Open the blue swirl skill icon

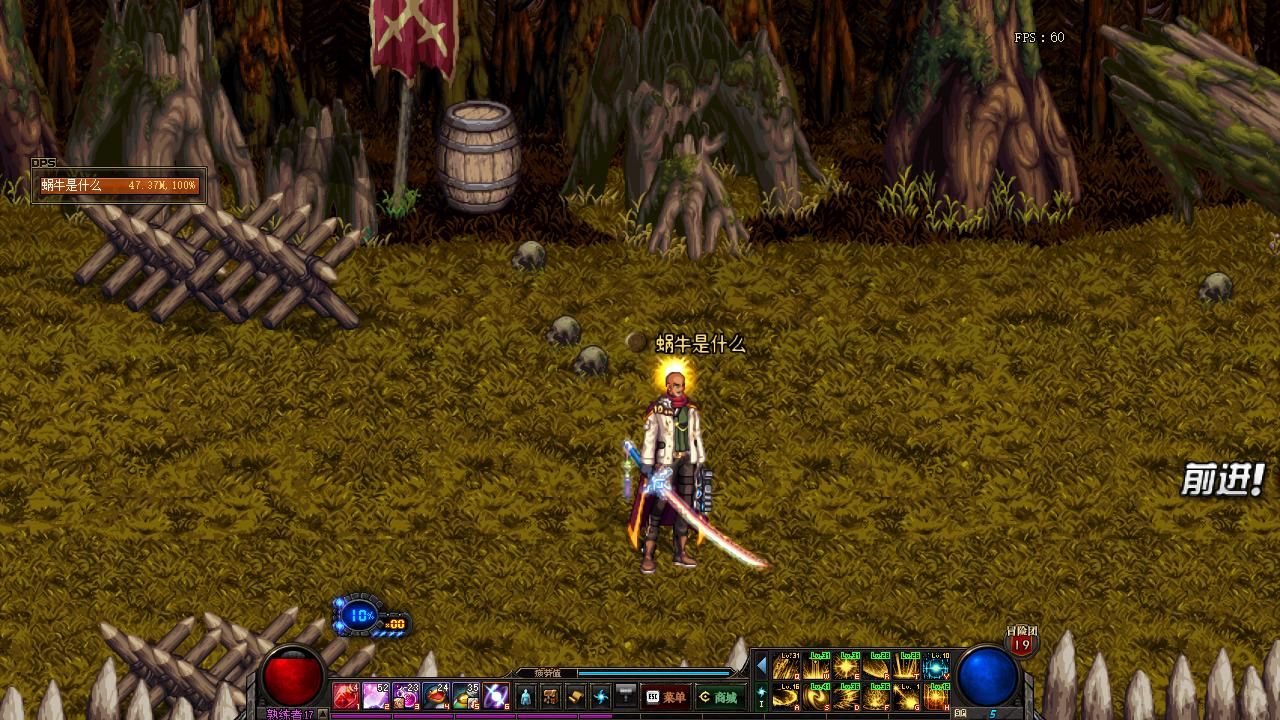(601, 697)
